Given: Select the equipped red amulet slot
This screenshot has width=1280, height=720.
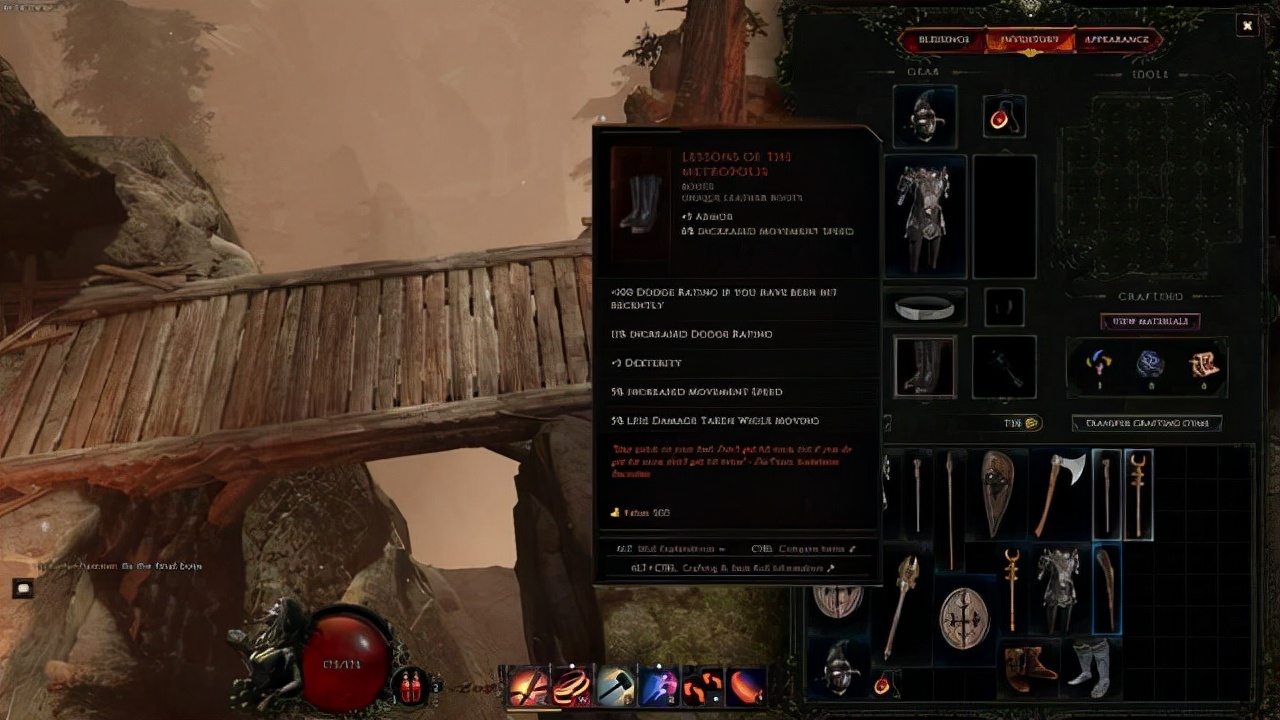Looking at the screenshot, I should [x=1003, y=117].
